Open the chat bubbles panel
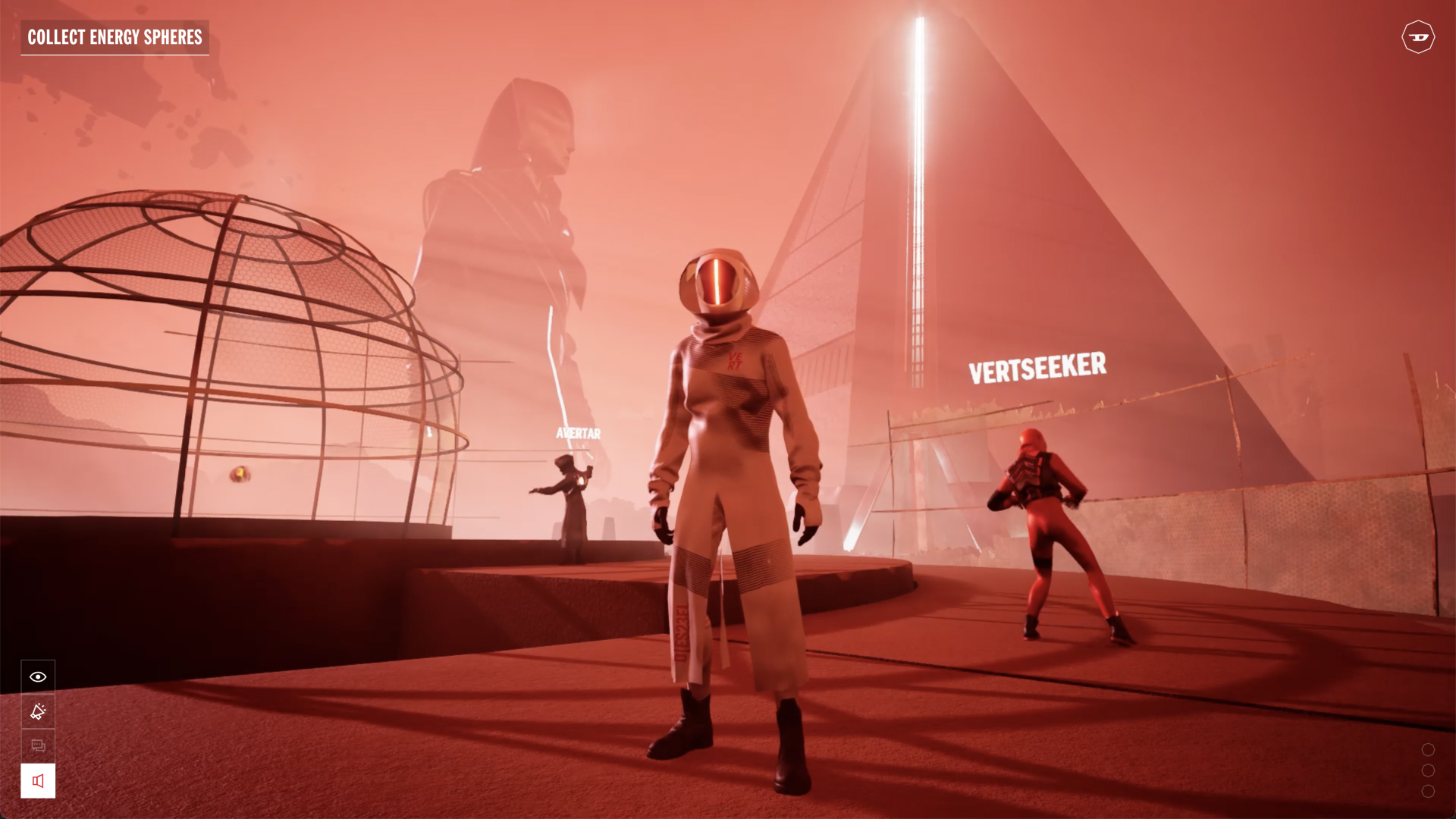The height and width of the screenshot is (819, 1456). tap(38, 746)
